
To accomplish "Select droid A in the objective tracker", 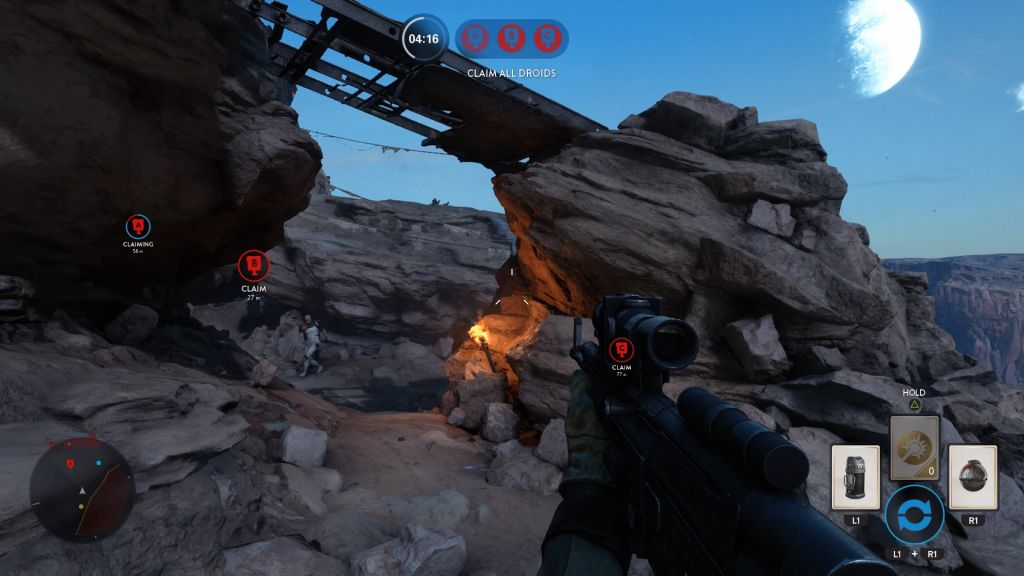I will coord(476,39).
